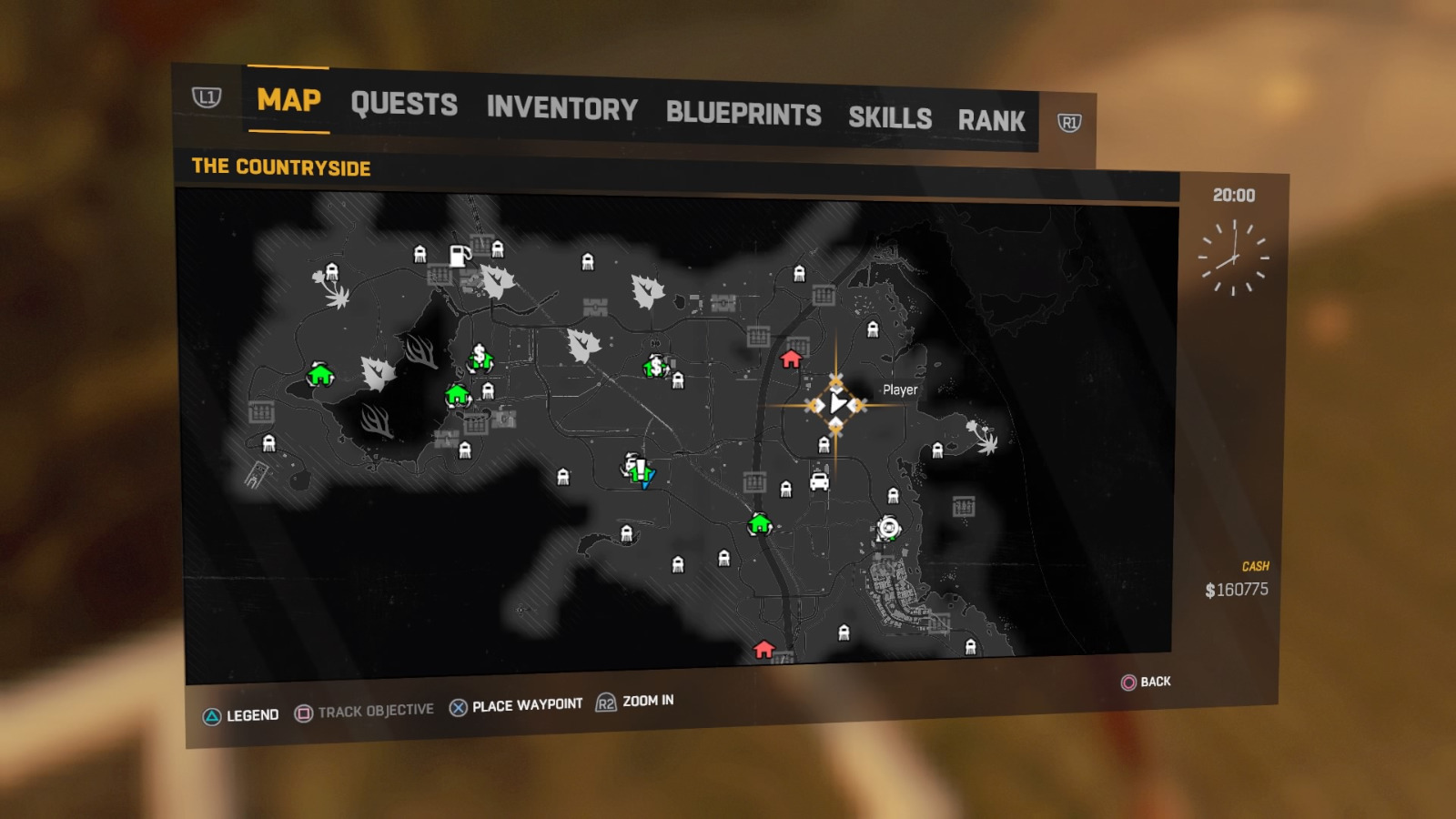Choose the exclamation mark quest marker

639,470
